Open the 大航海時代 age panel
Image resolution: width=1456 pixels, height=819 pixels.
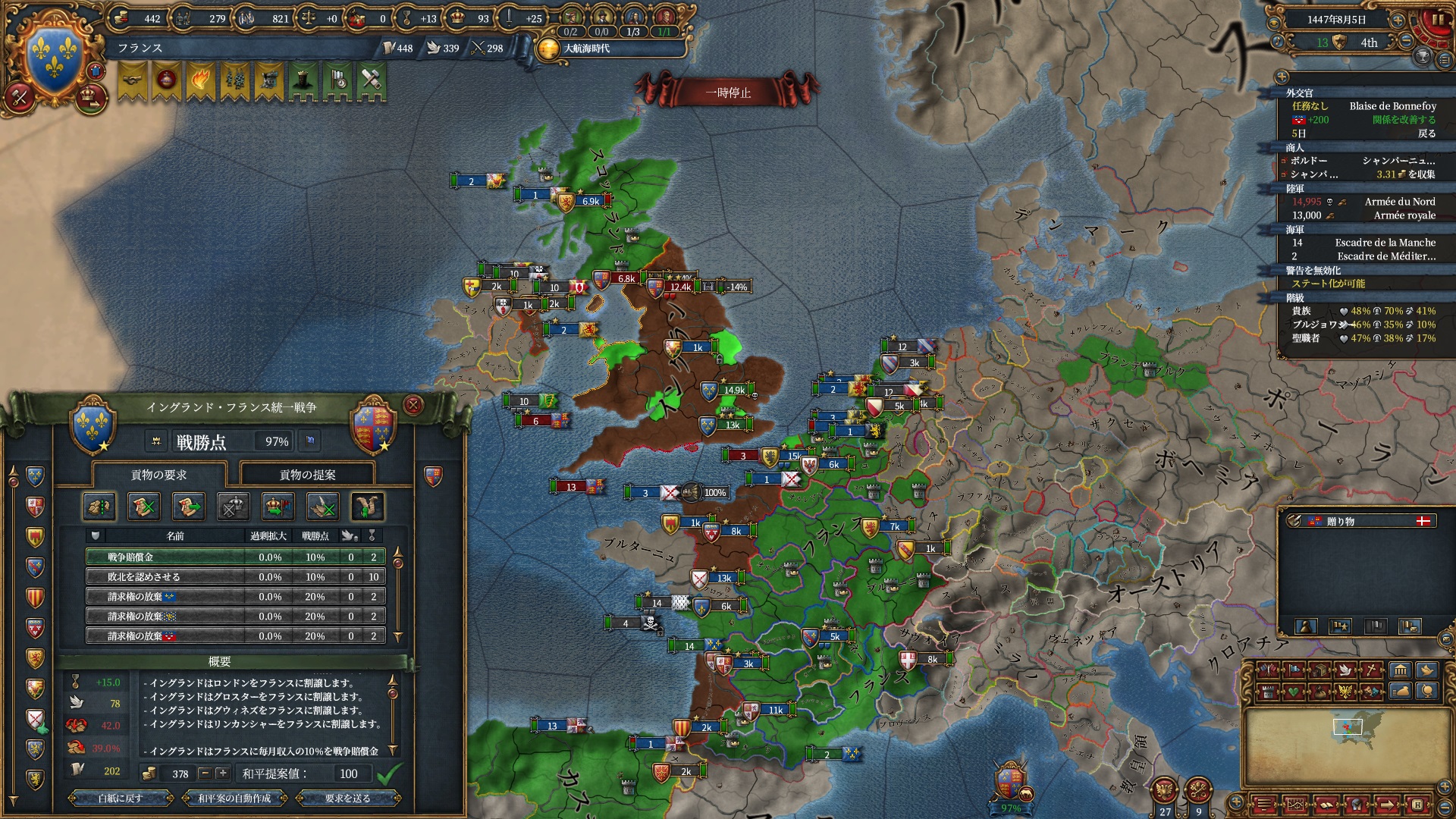[586, 49]
